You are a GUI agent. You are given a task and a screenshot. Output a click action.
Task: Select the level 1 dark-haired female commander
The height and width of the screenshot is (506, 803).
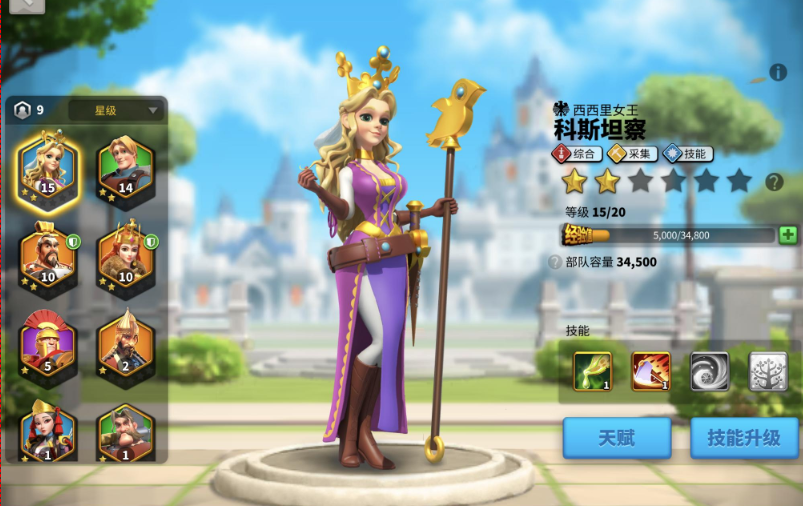[46, 428]
